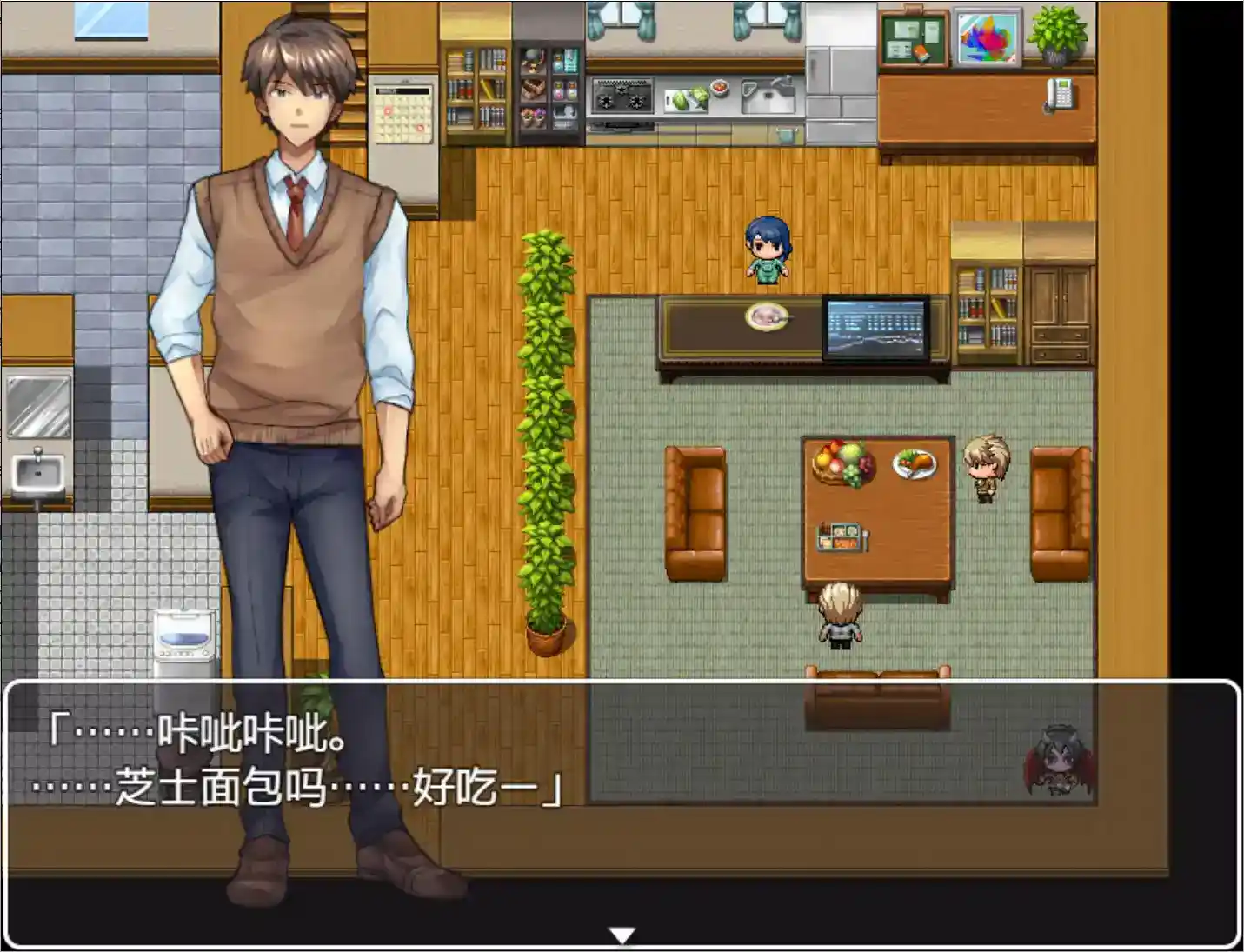Click the continue arrow below the dialogue box
1244x952 pixels.
[x=621, y=934]
